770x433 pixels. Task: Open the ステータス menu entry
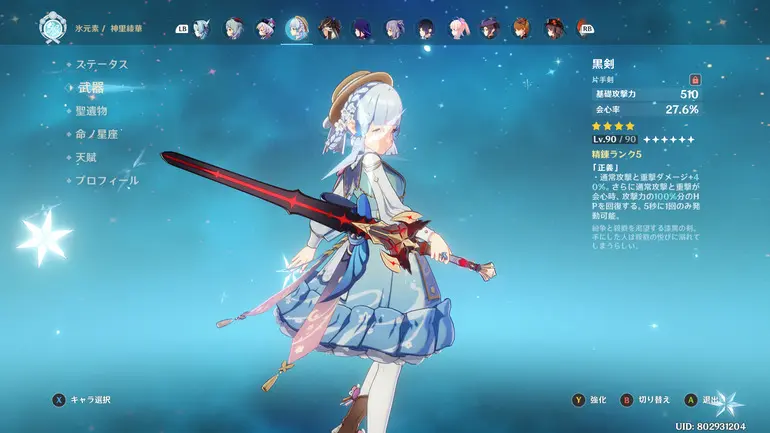pyautogui.click(x=102, y=64)
